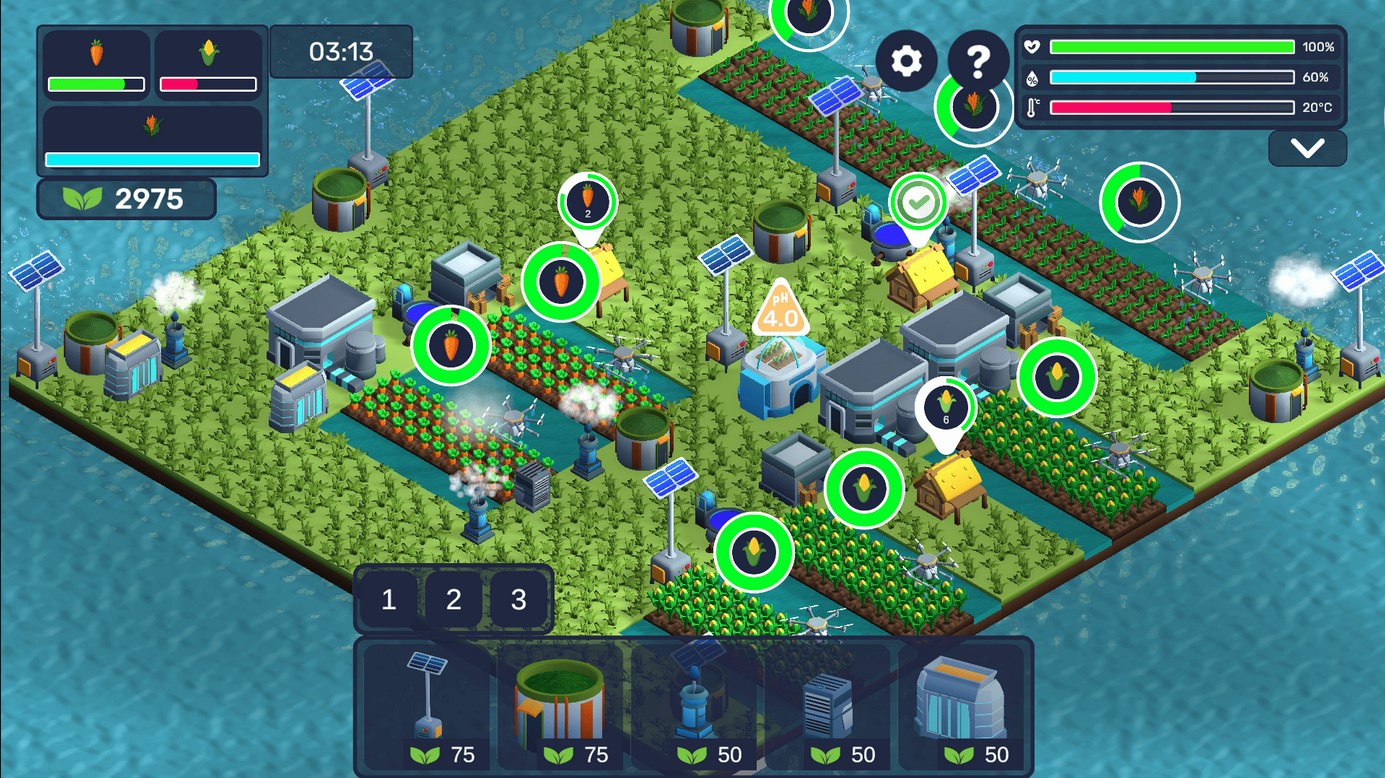The width and height of the screenshot is (1385, 778).
Task: Expand the climate stats panel chevron
Action: point(1307,149)
